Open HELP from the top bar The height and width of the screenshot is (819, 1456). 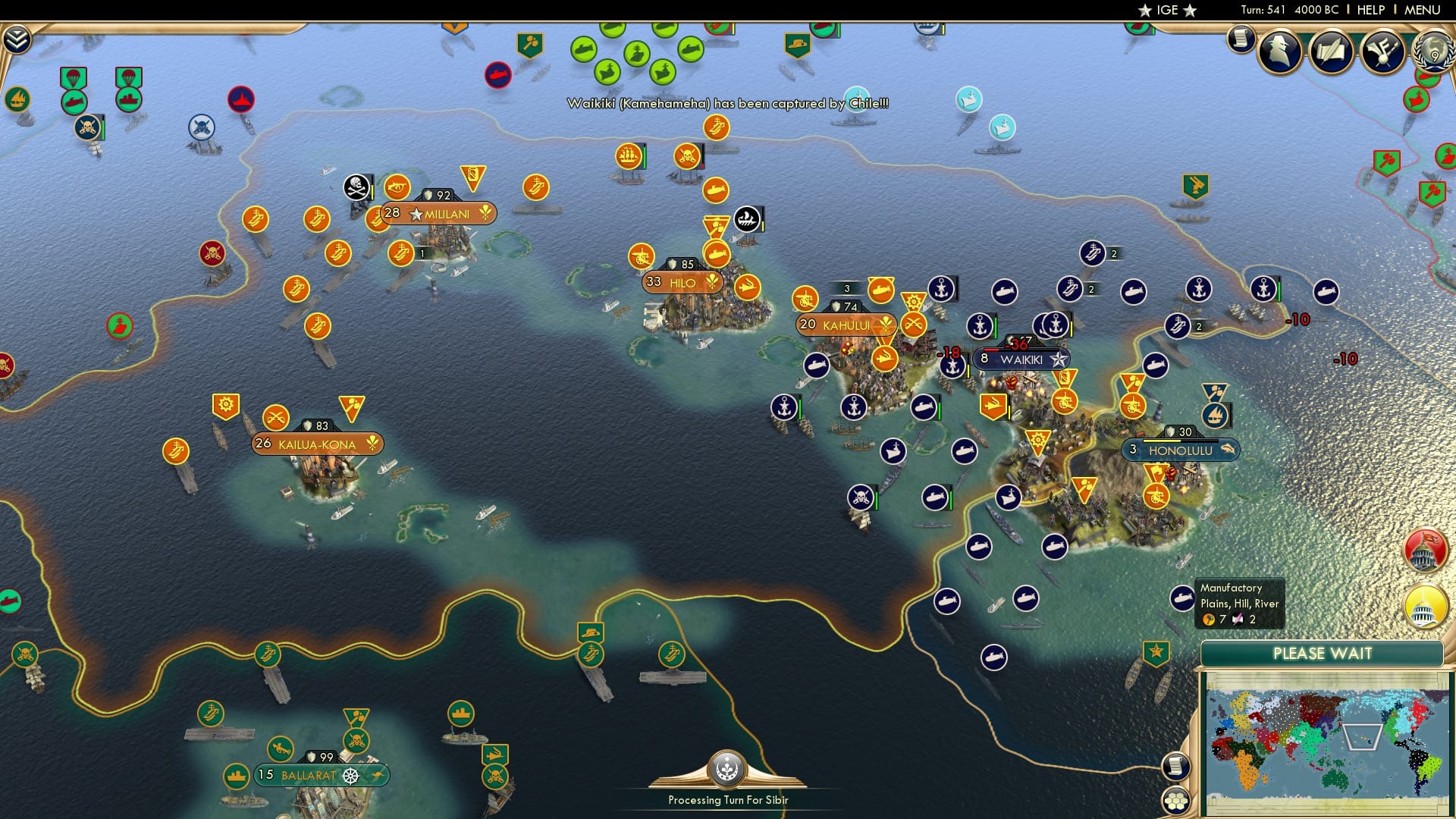(1373, 10)
